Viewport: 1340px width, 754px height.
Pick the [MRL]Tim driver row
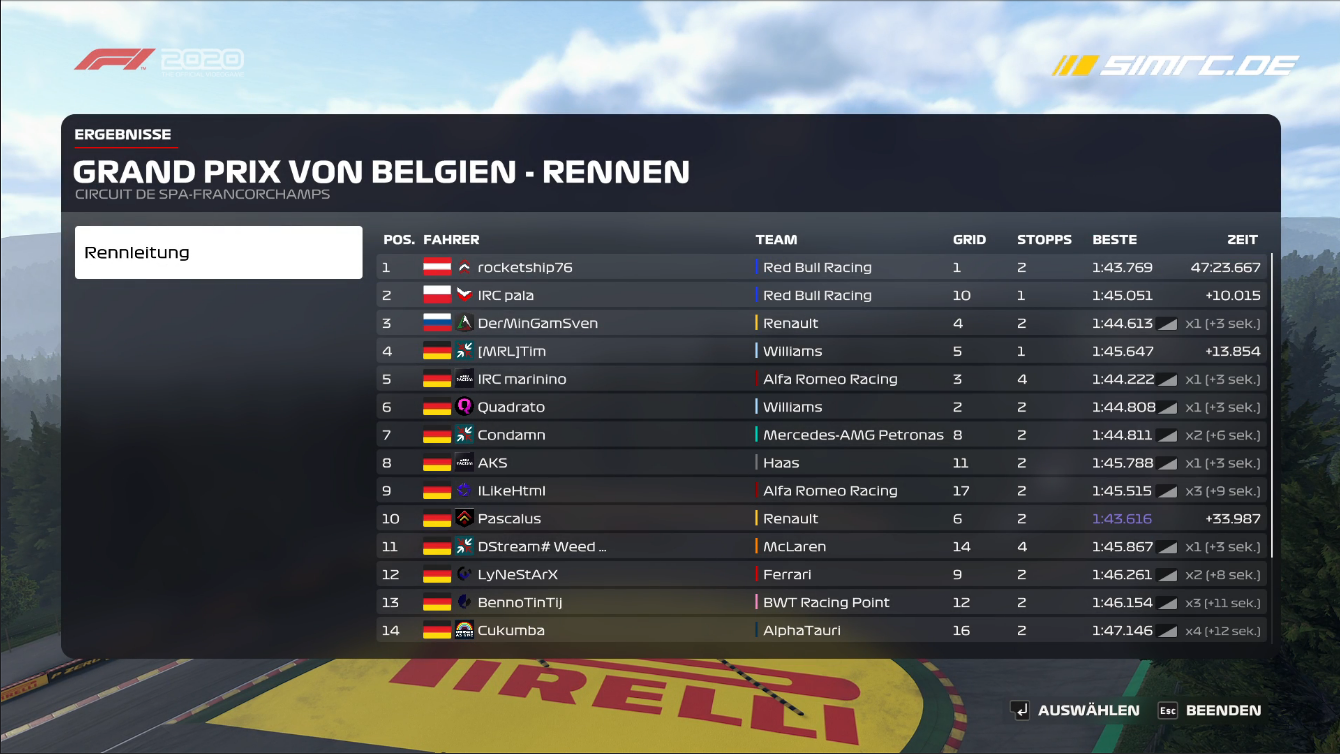click(x=820, y=351)
